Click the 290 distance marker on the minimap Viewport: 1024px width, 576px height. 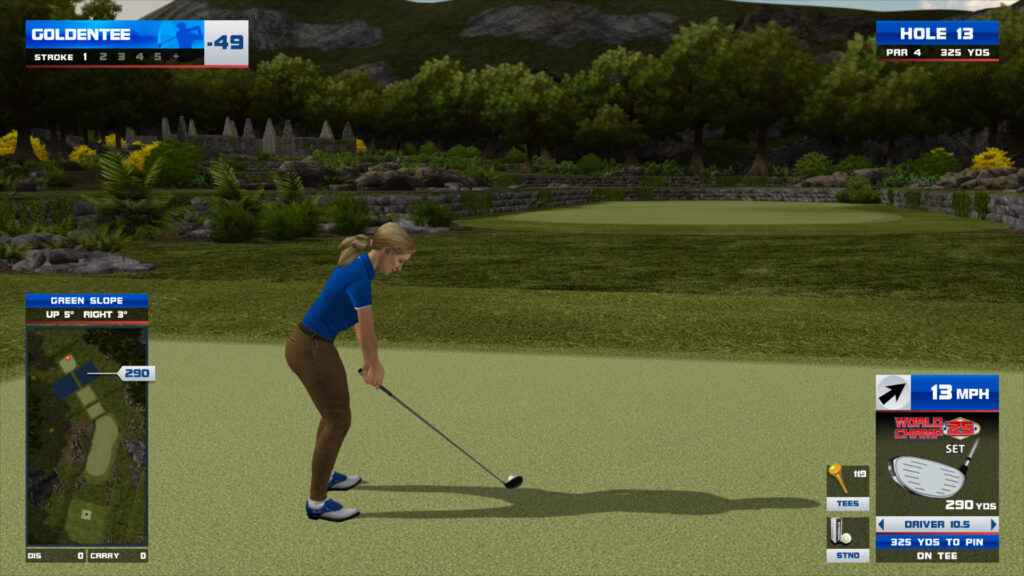pos(136,373)
